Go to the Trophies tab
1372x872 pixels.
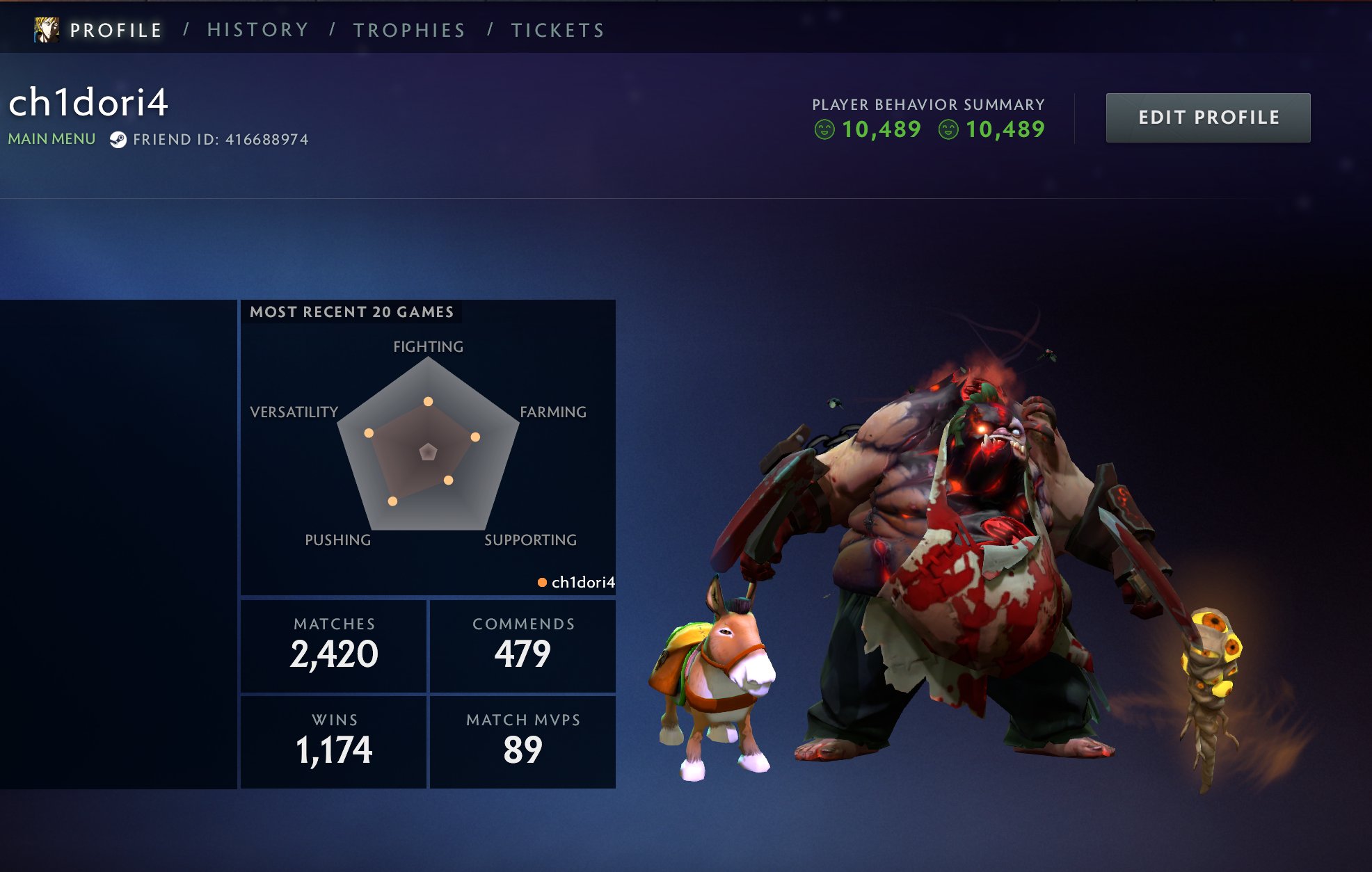[409, 30]
